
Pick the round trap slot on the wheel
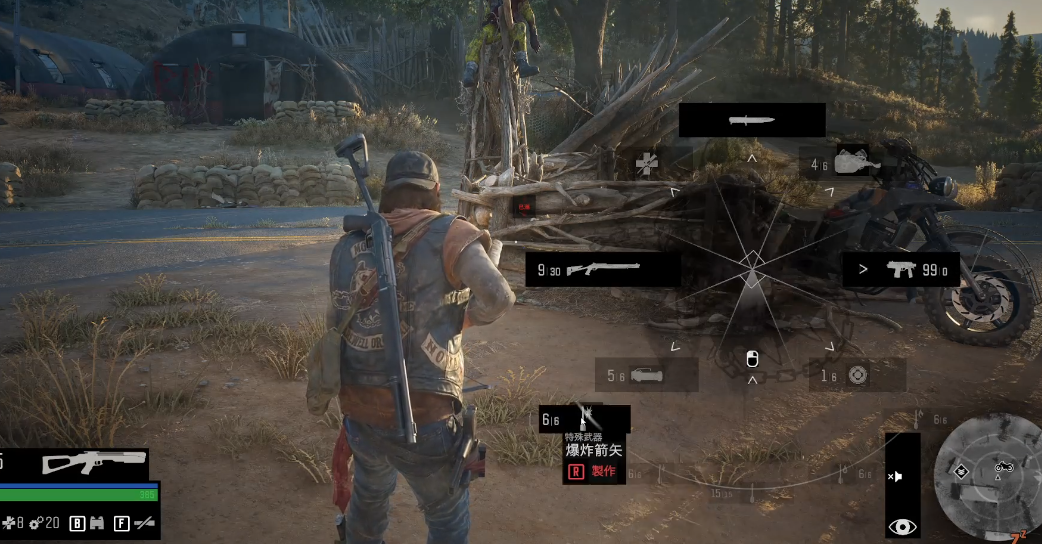pos(856,375)
